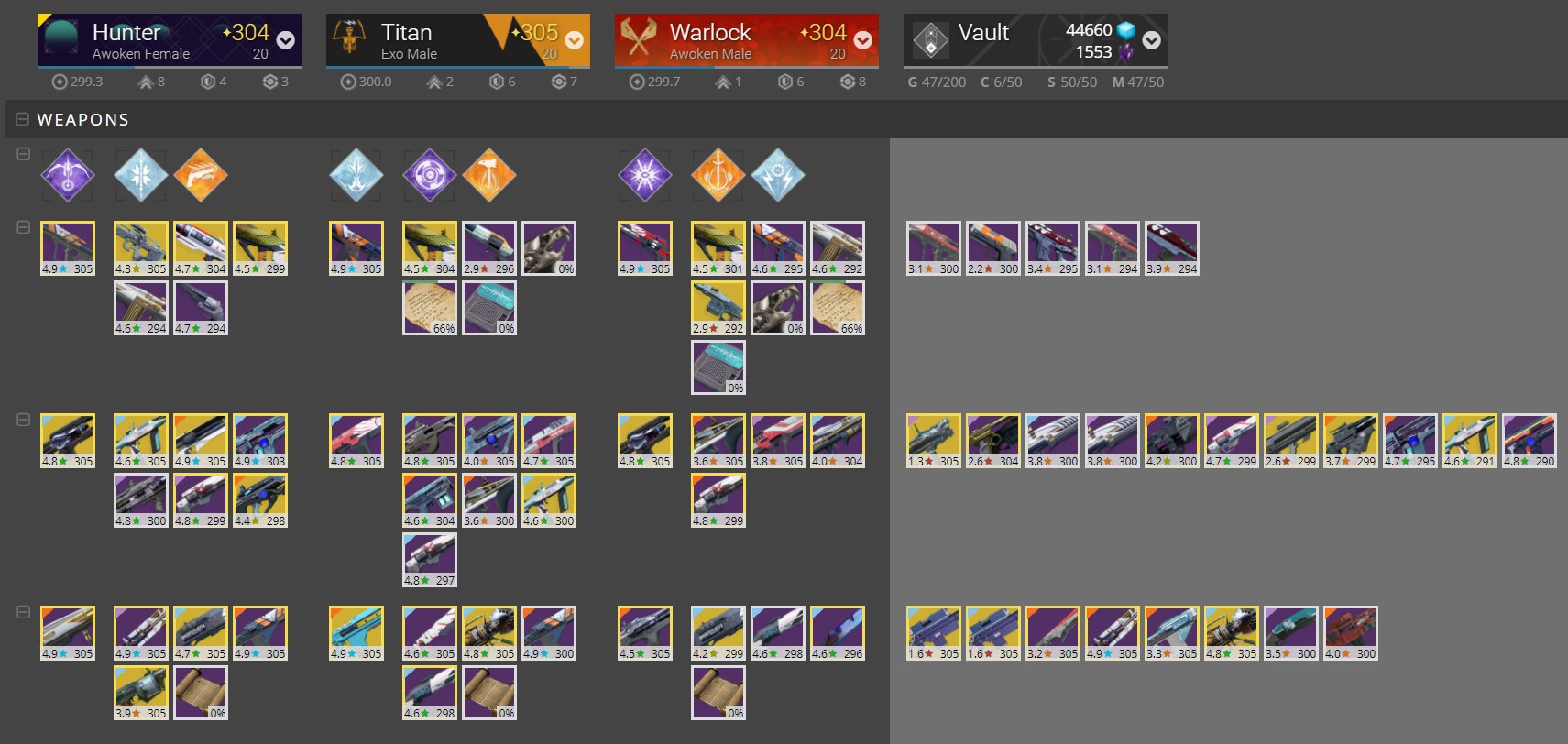This screenshot has width=1568, height=744.
Task: Pick Titan's weapon with 297 light
Action: point(430,559)
